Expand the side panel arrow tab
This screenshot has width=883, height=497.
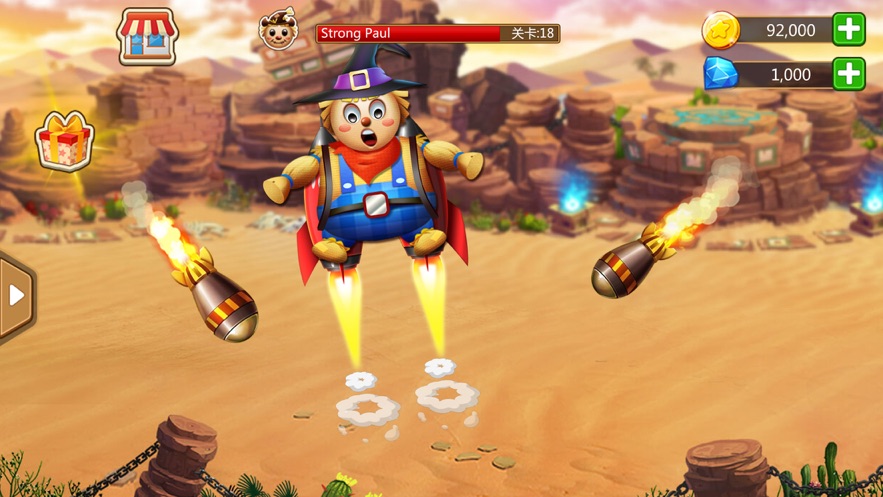[16, 296]
